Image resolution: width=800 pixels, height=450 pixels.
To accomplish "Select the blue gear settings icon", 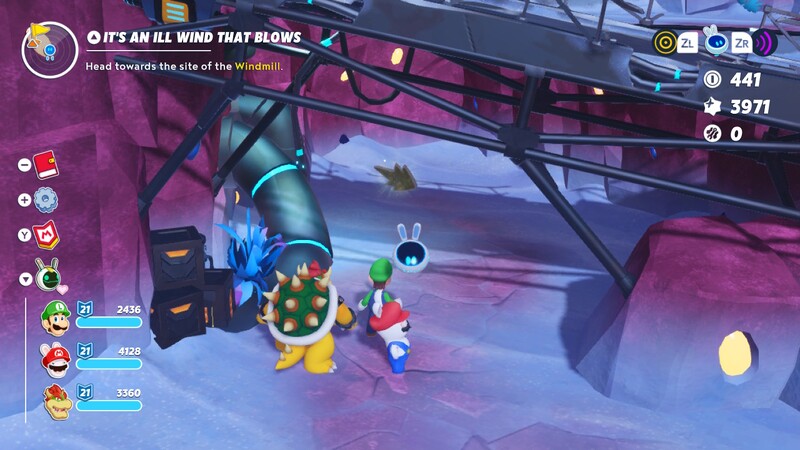I will (x=46, y=199).
